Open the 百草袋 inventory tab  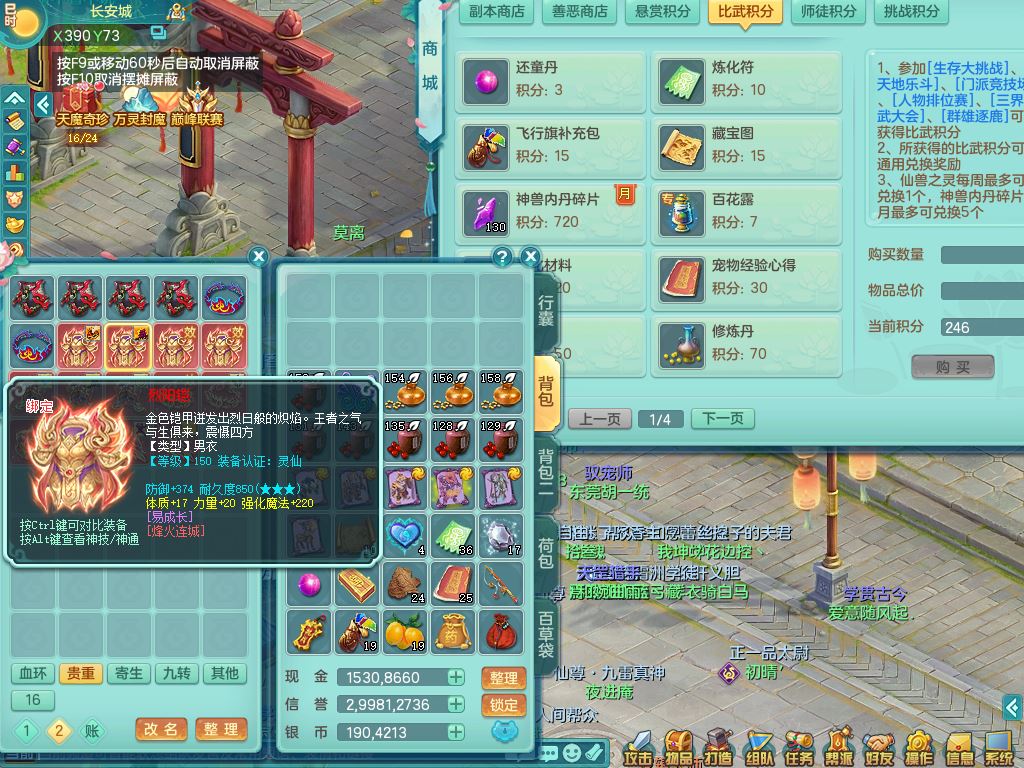click(x=546, y=633)
